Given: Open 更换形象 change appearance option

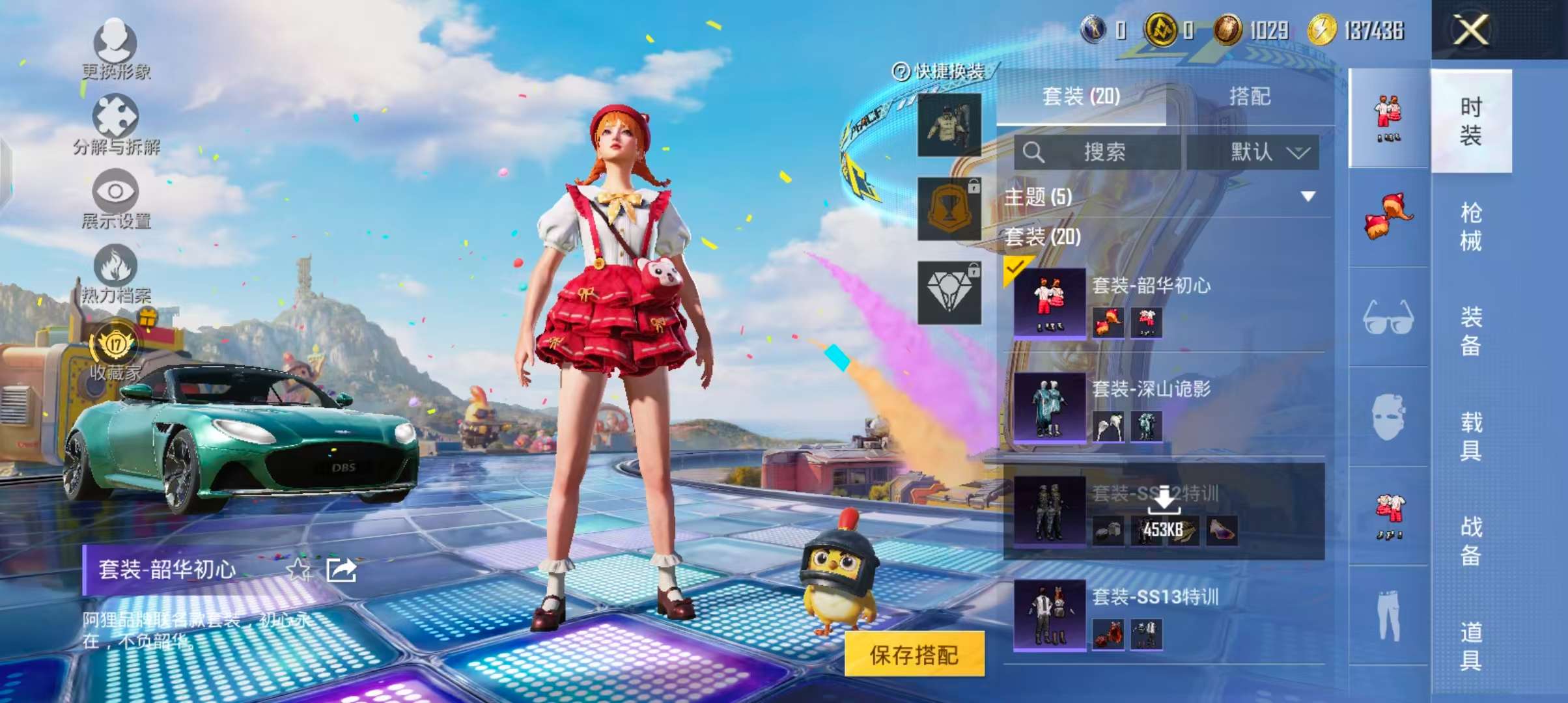Looking at the screenshot, I should pyautogui.click(x=115, y=47).
